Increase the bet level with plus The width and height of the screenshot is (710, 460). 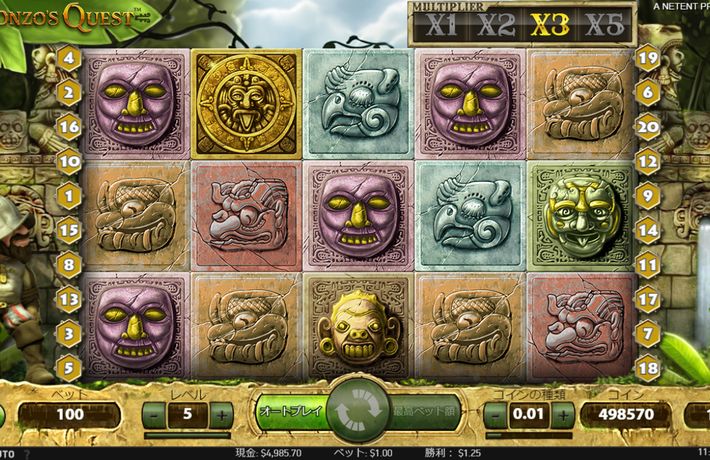221,413
